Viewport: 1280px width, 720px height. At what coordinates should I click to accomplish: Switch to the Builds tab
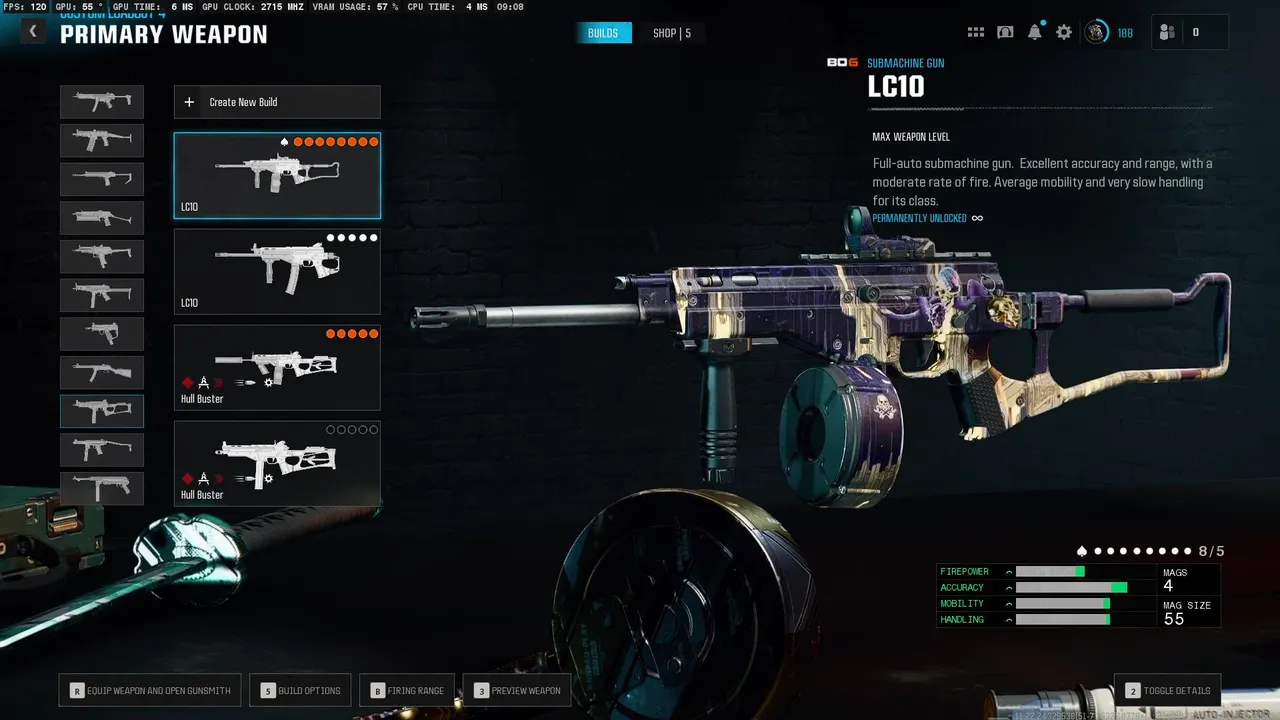click(x=603, y=33)
